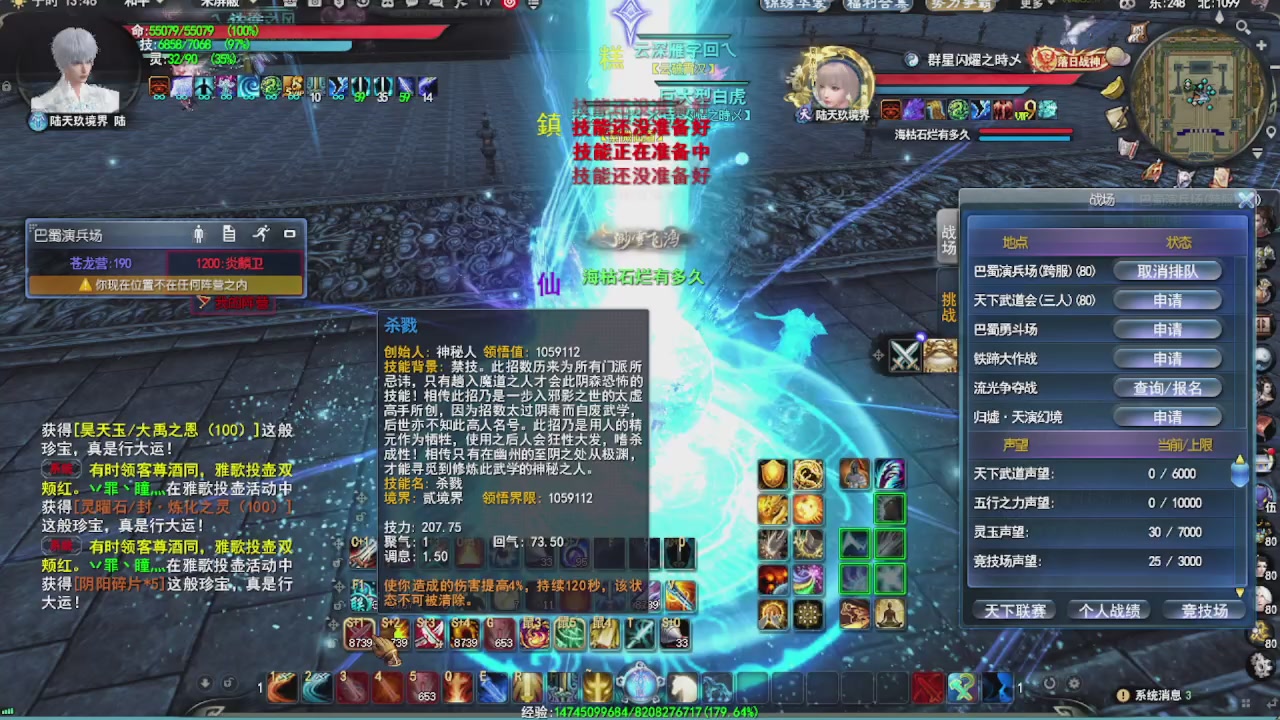1280x720 pixels.
Task: Open 系统消息 via its bell icon
Action: click(x=1124, y=694)
